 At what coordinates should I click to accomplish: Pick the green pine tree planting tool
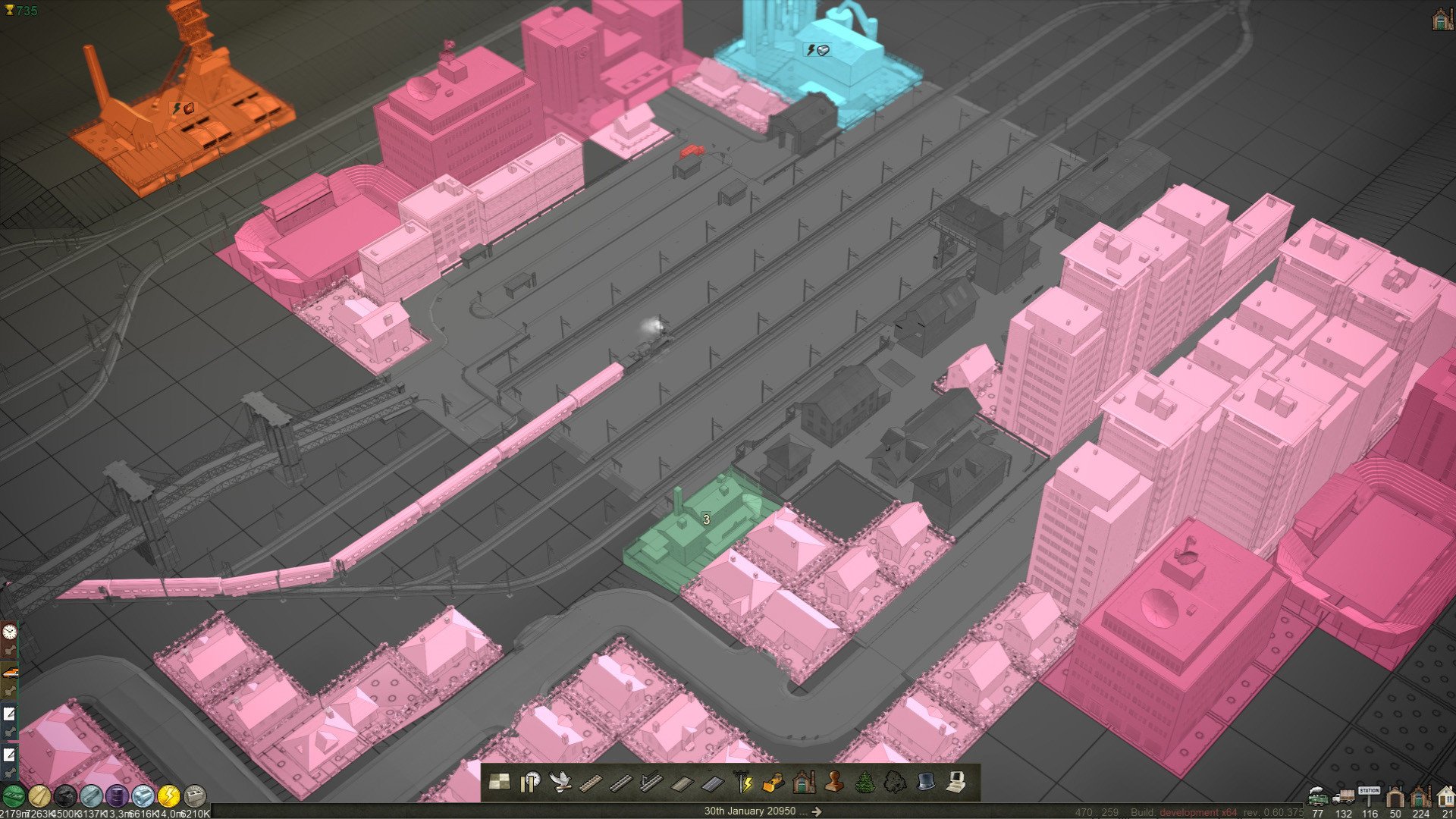click(x=864, y=782)
